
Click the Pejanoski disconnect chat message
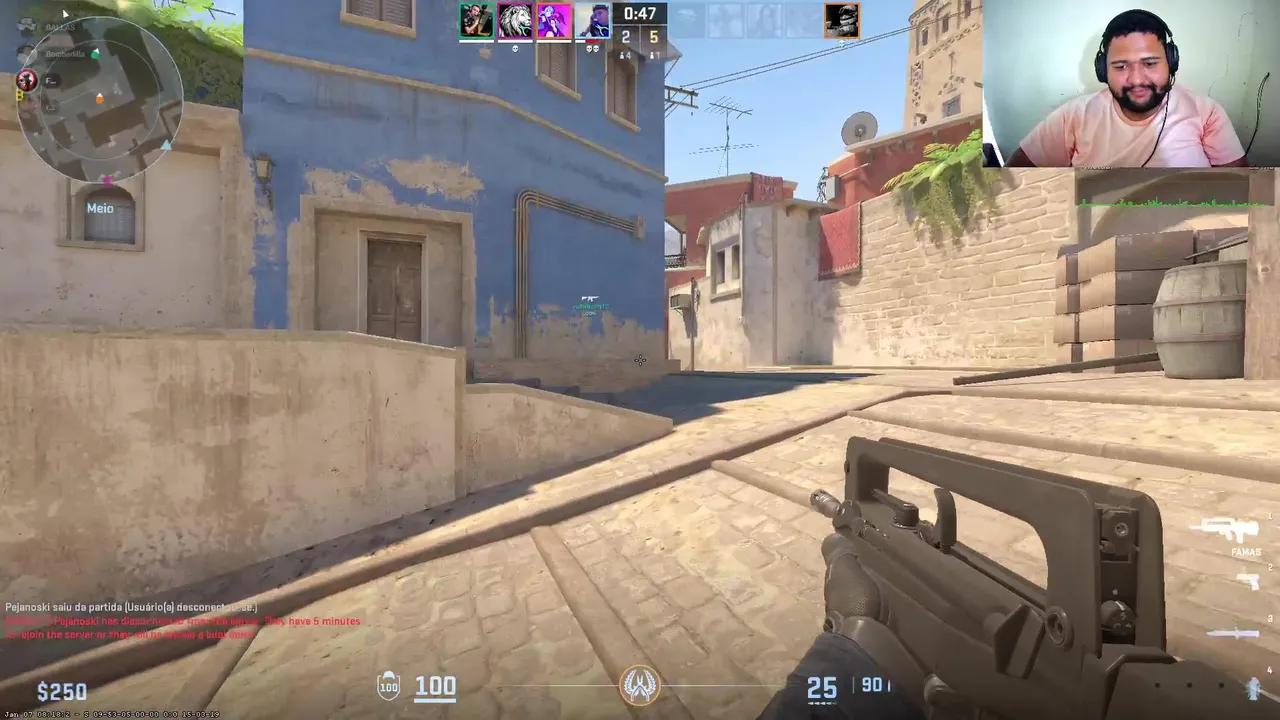[x=130, y=607]
